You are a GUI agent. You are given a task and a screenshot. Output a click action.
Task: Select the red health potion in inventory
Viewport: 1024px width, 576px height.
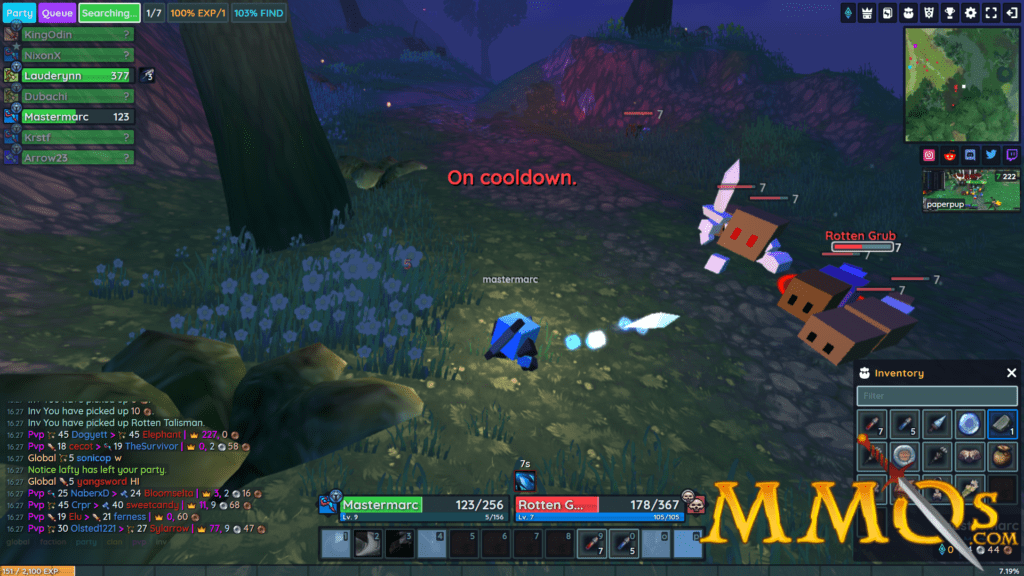tap(873, 424)
